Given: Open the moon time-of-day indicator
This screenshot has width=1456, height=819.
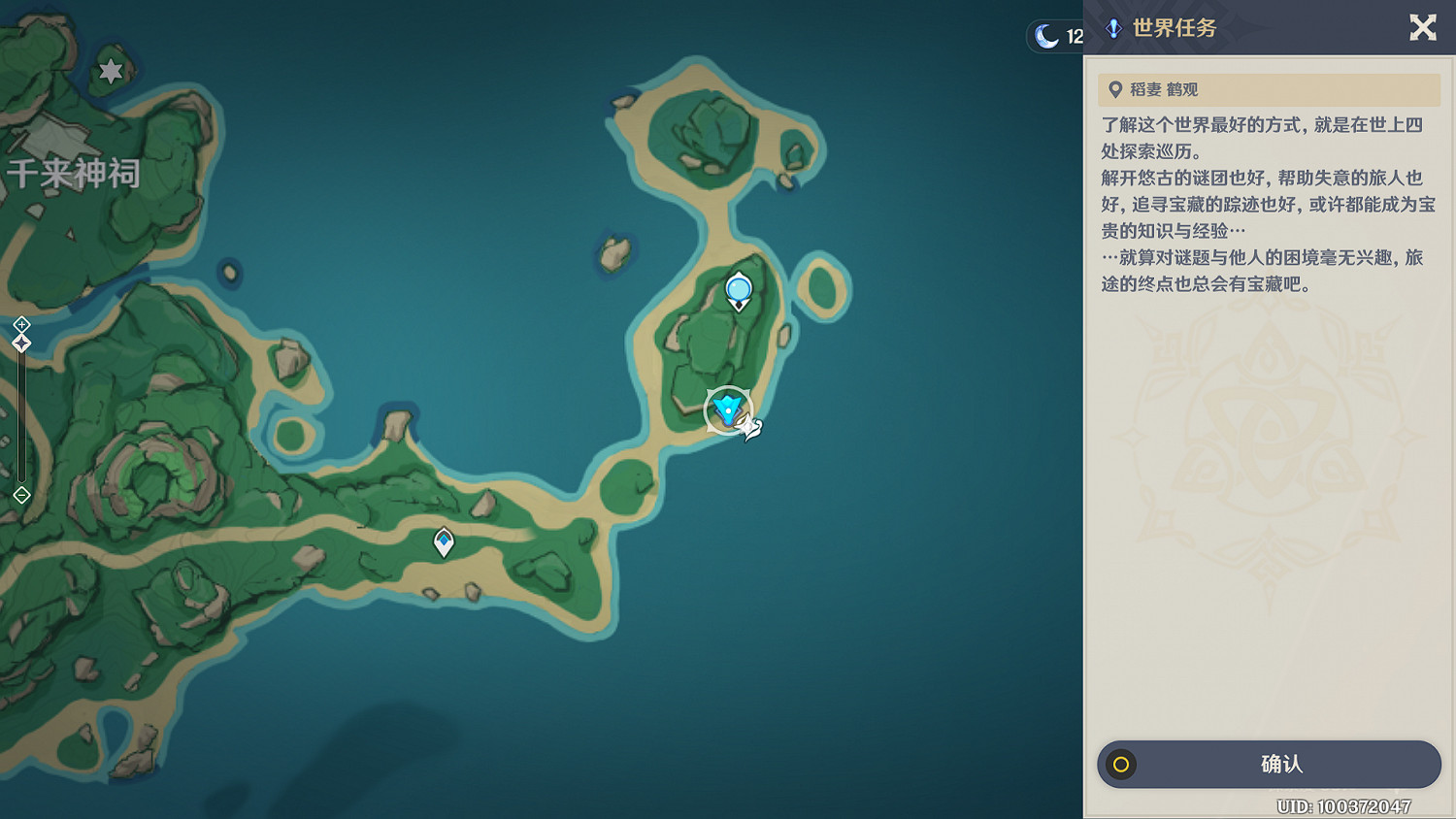Looking at the screenshot, I should (1055, 37).
